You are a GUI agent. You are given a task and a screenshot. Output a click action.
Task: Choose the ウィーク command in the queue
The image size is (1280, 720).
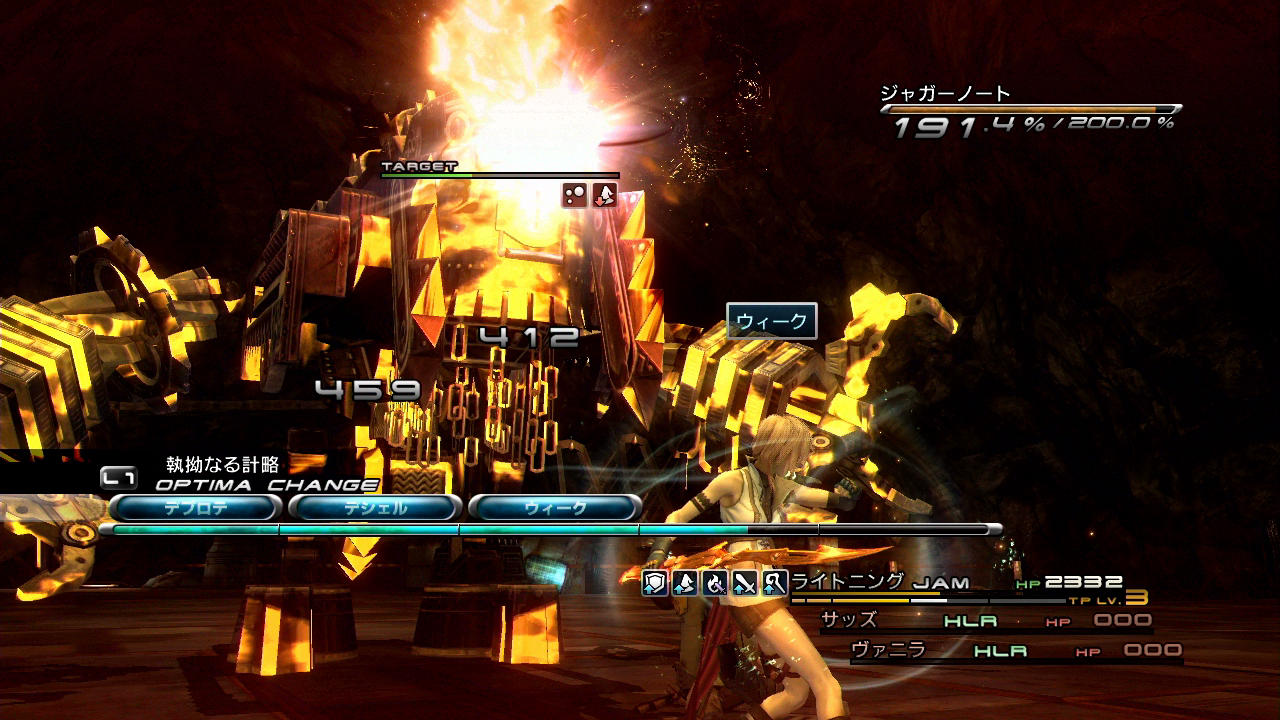[x=555, y=508]
